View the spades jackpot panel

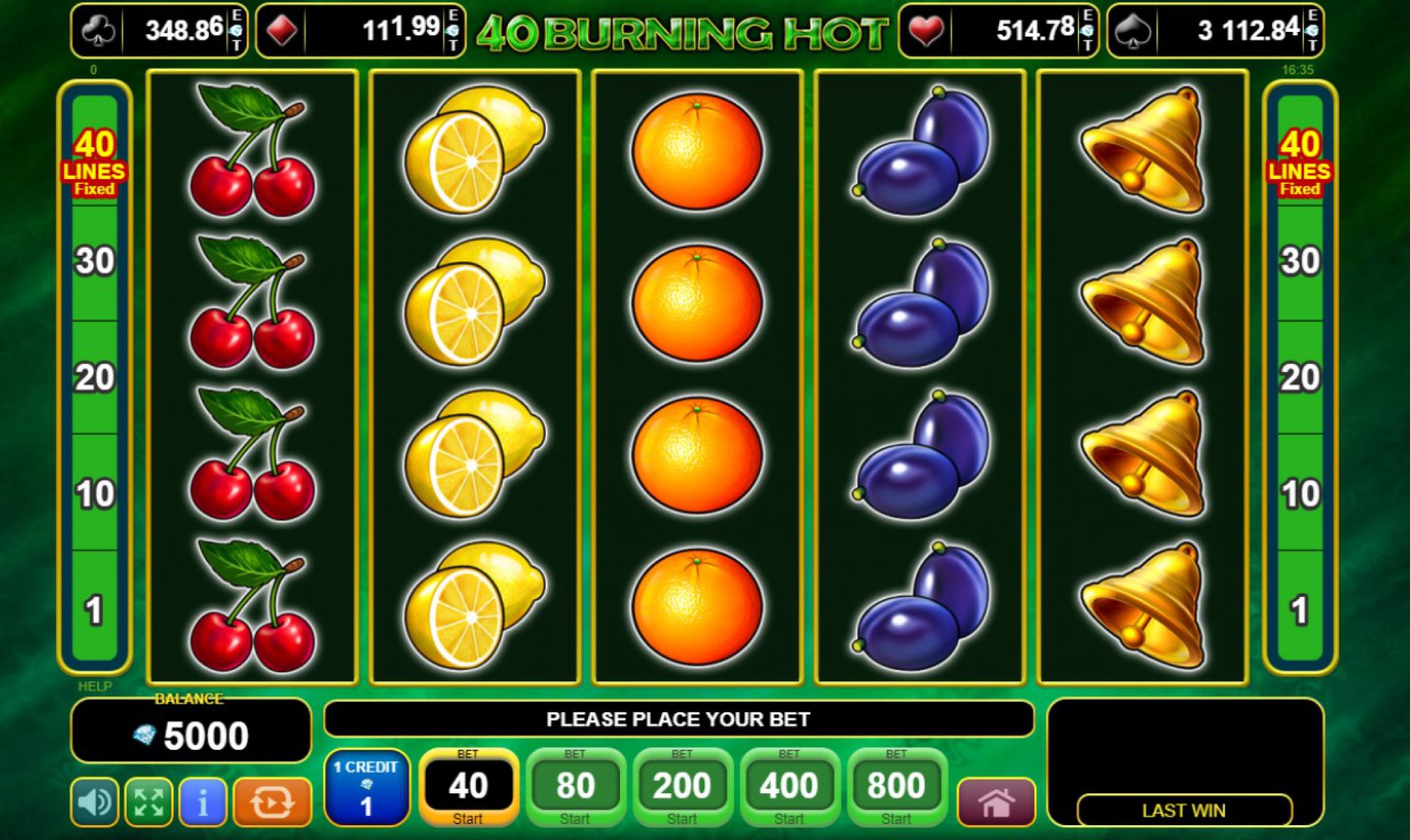pyautogui.click(x=1214, y=30)
